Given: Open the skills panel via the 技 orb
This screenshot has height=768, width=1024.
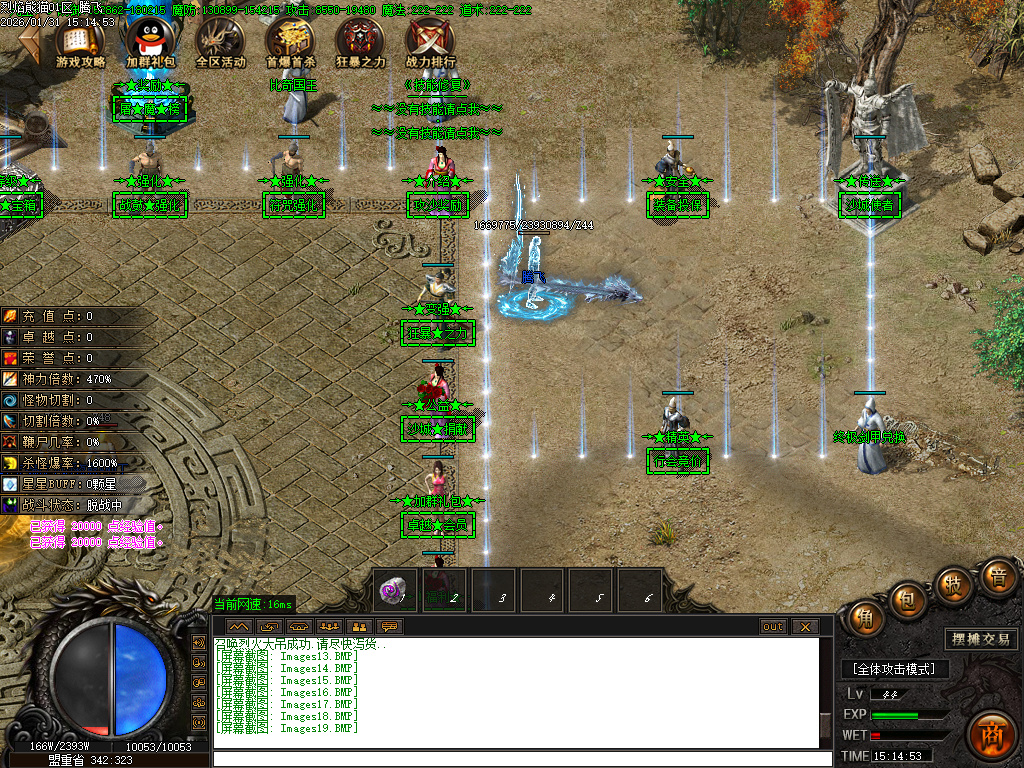Looking at the screenshot, I should pos(953,584).
